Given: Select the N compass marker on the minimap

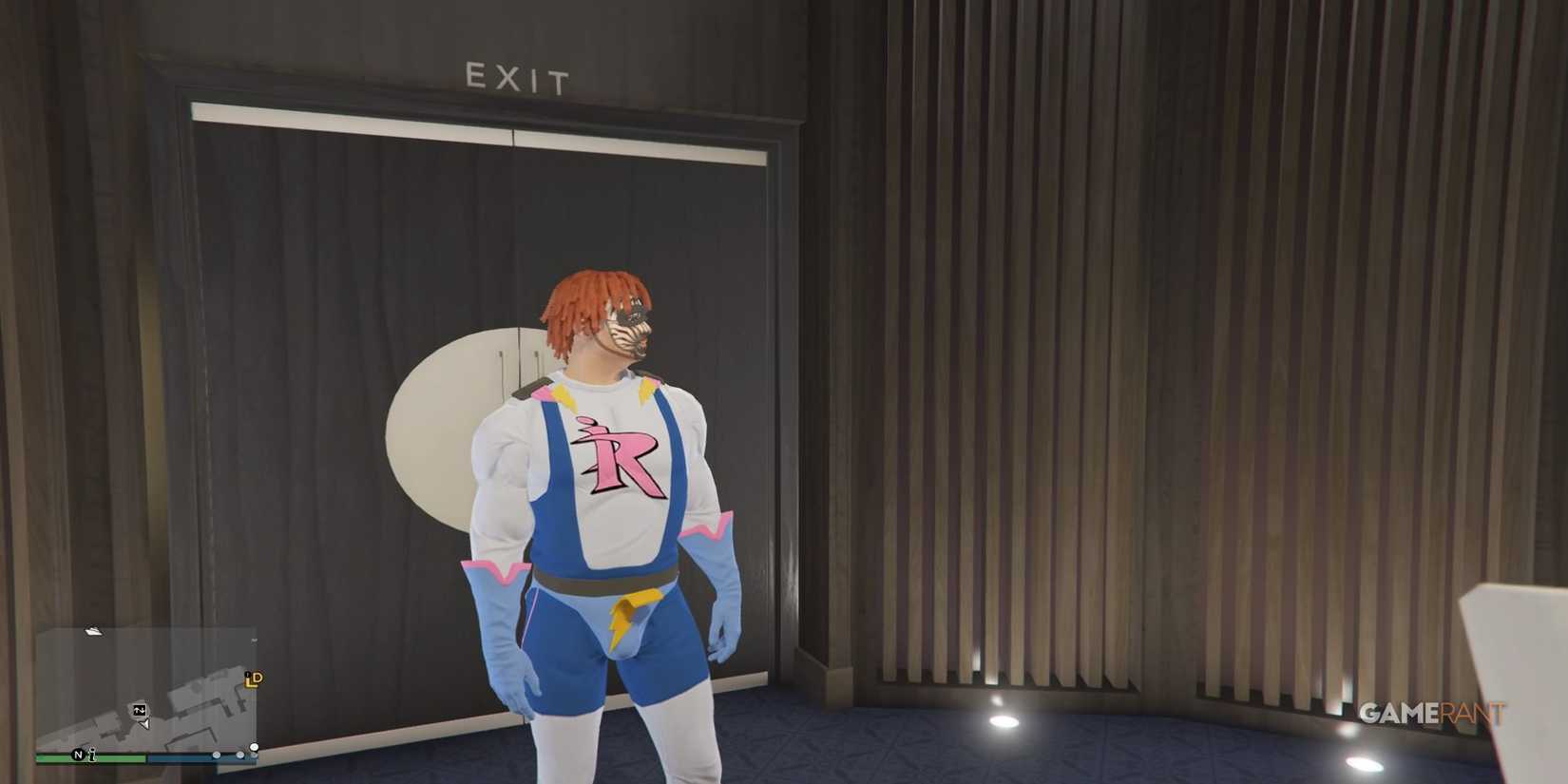Looking at the screenshot, I should 78,755.
